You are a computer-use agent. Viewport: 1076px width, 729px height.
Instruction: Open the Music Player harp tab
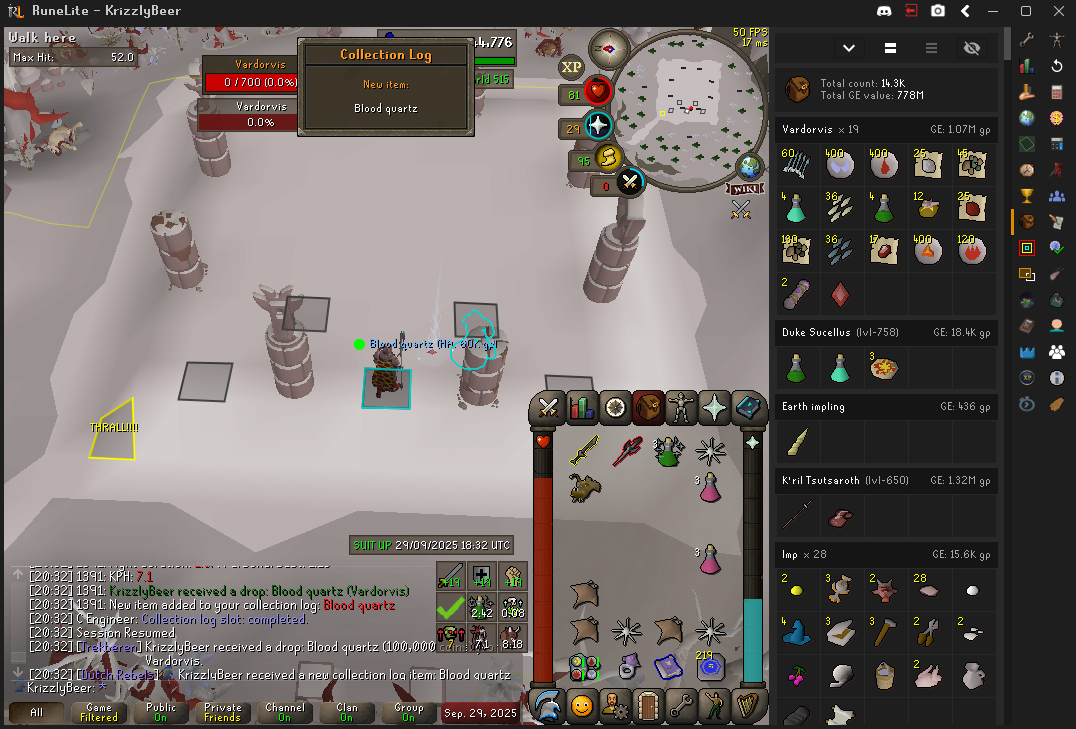pos(749,706)
